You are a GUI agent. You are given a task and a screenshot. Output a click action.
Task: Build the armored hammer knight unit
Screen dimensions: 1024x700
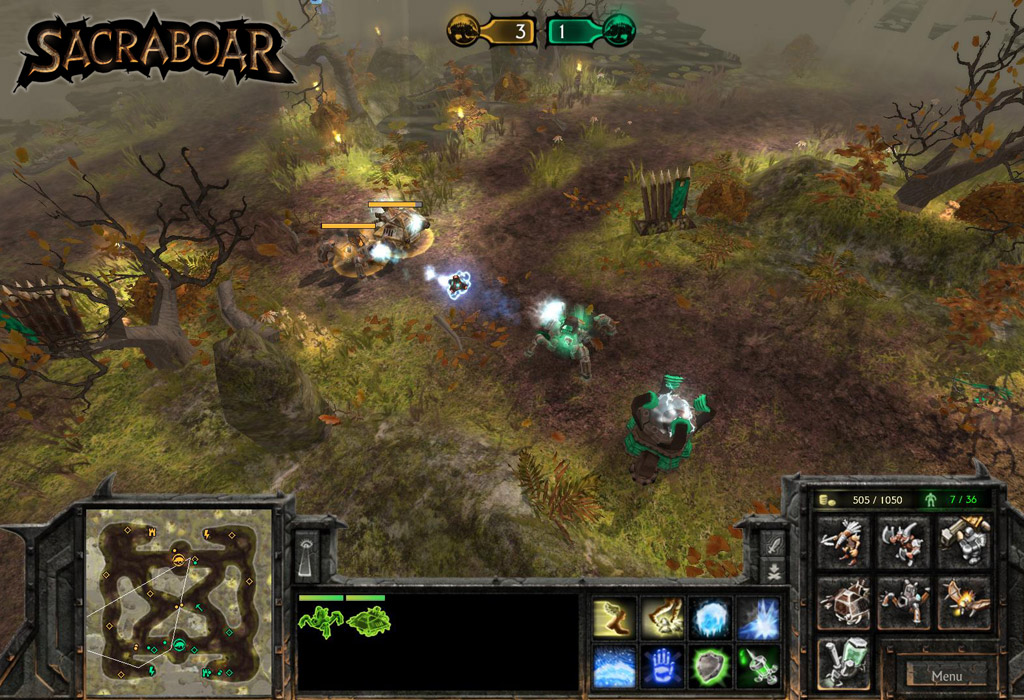click(x=963, y=542)
